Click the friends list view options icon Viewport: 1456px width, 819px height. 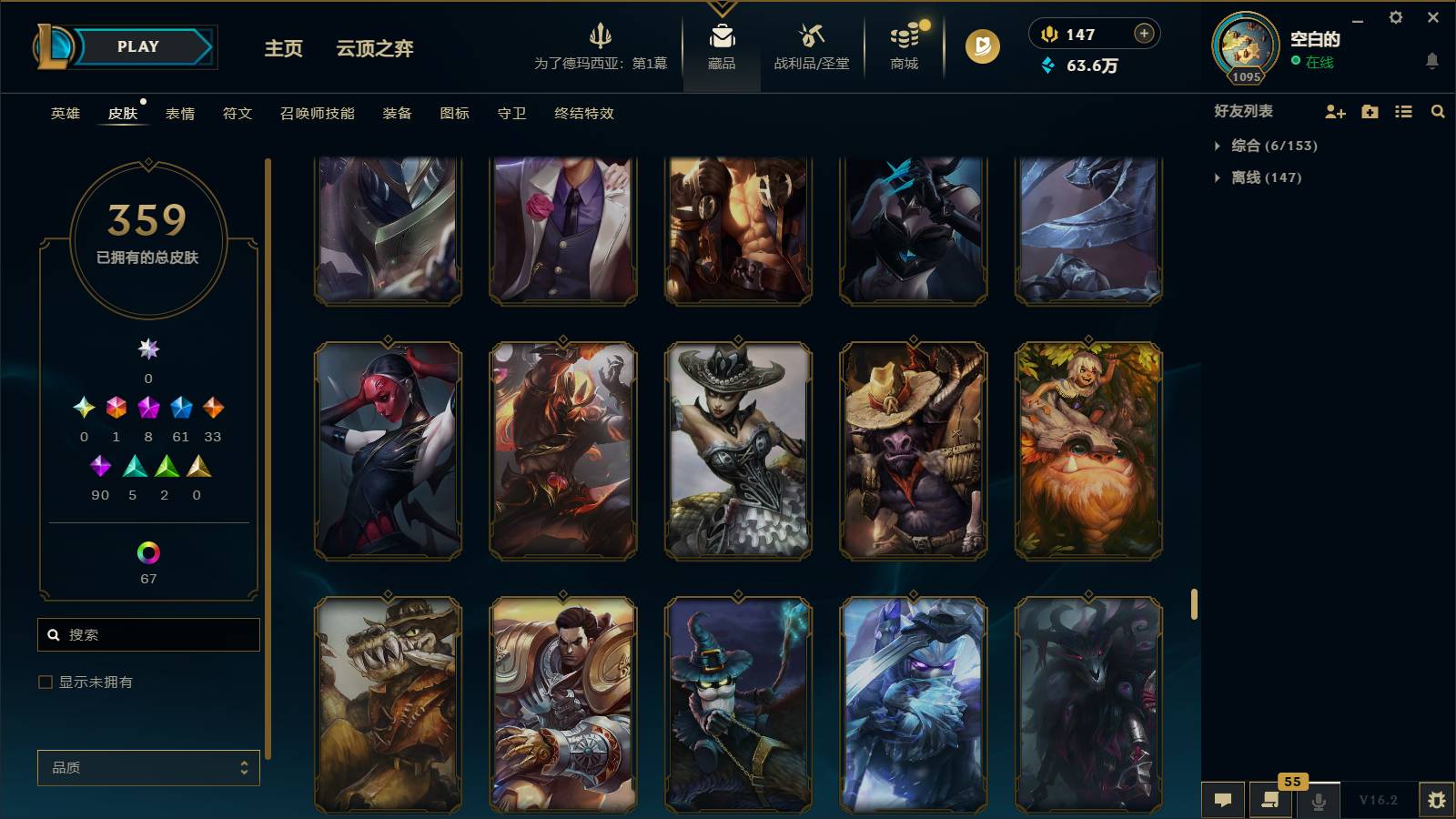pos(1402,111)
